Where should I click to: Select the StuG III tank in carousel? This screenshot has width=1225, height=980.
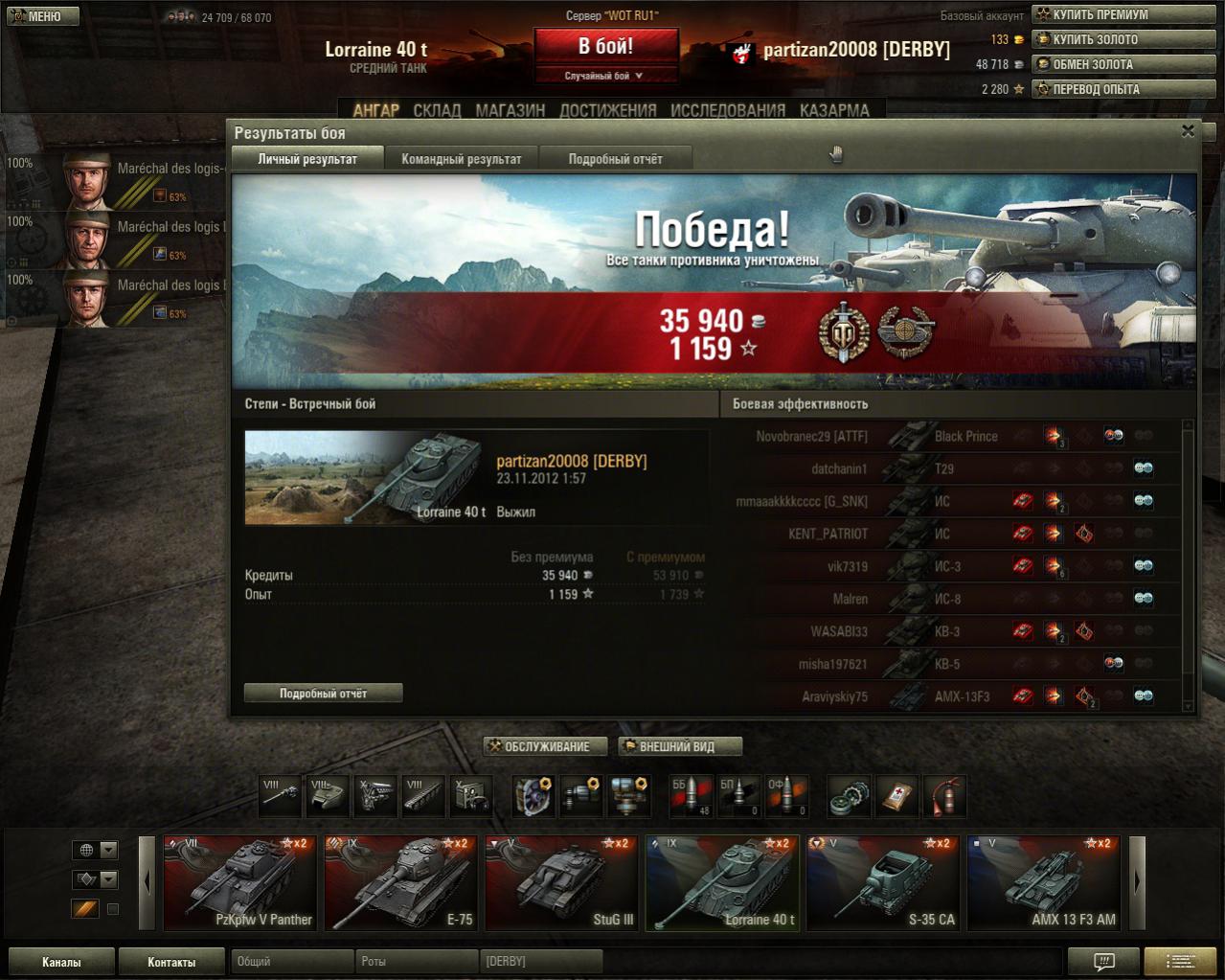(561, 883)
